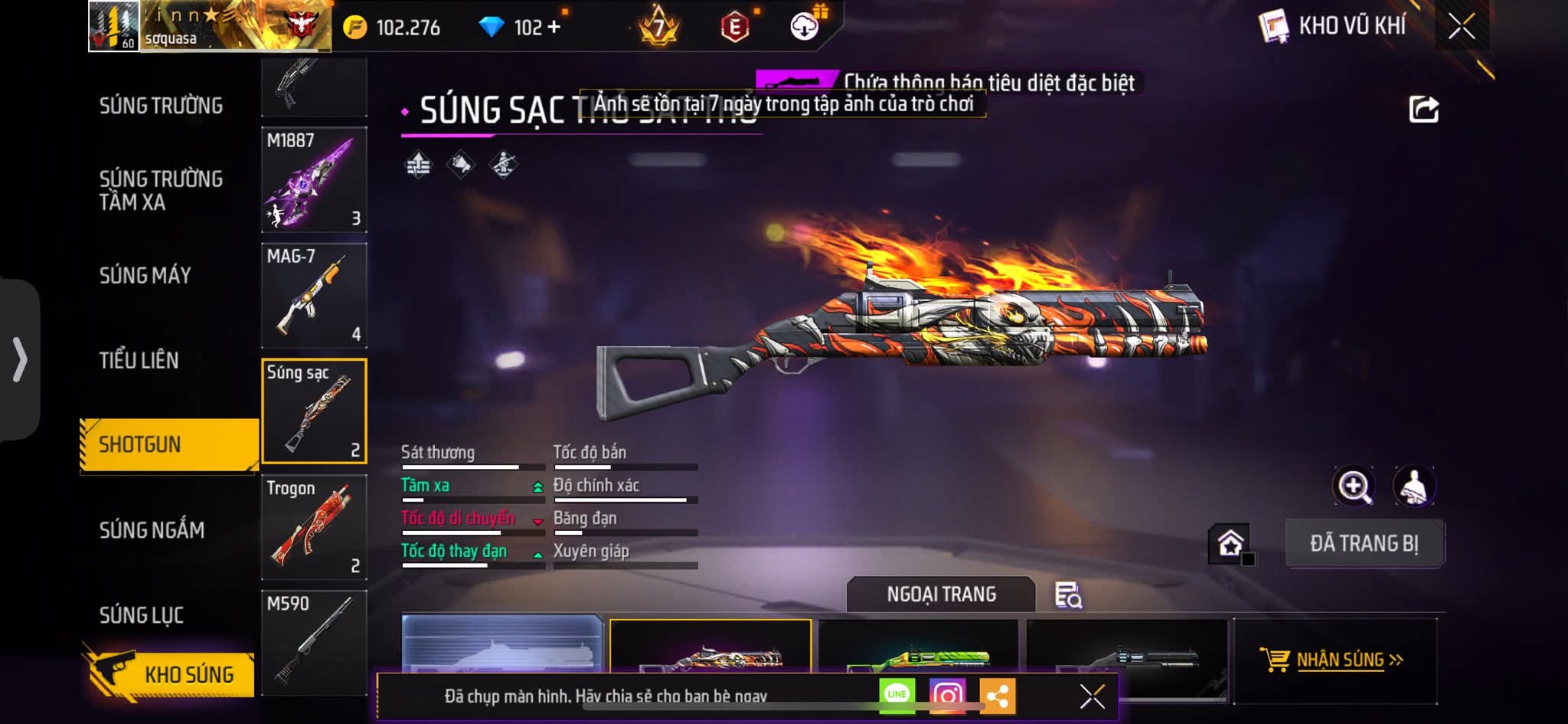Click the ĐÃ TRANG BỊ button
This screenshot has height=724, width=1568.
pos(1364,543)
